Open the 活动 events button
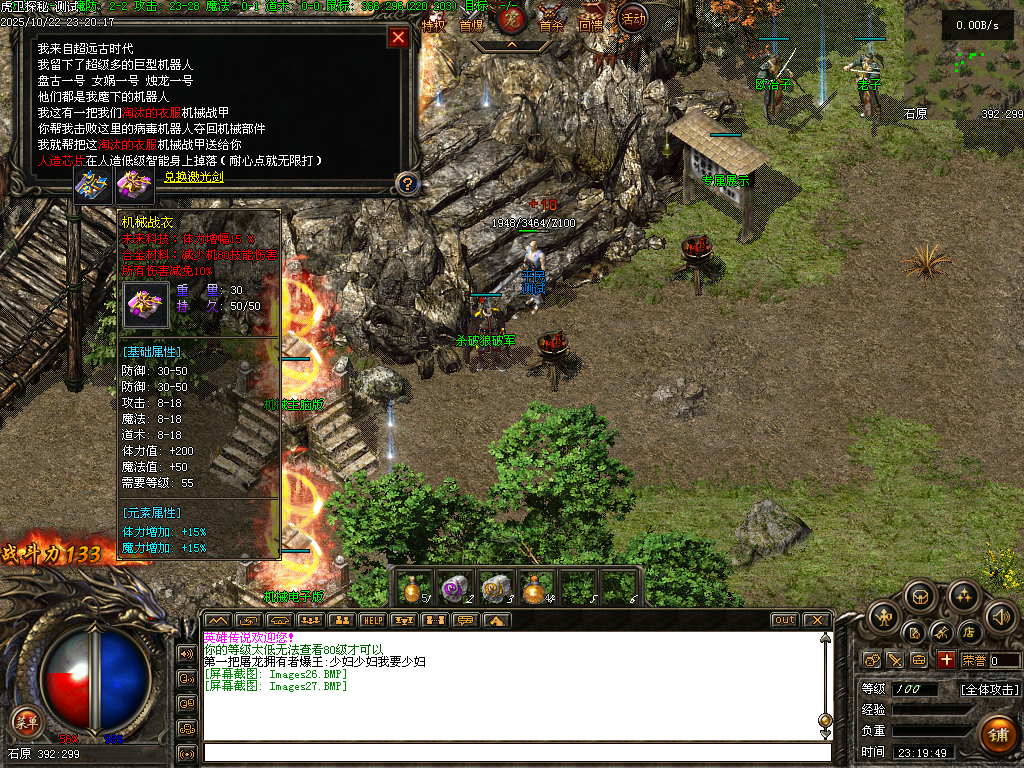 tap(632, 17)
